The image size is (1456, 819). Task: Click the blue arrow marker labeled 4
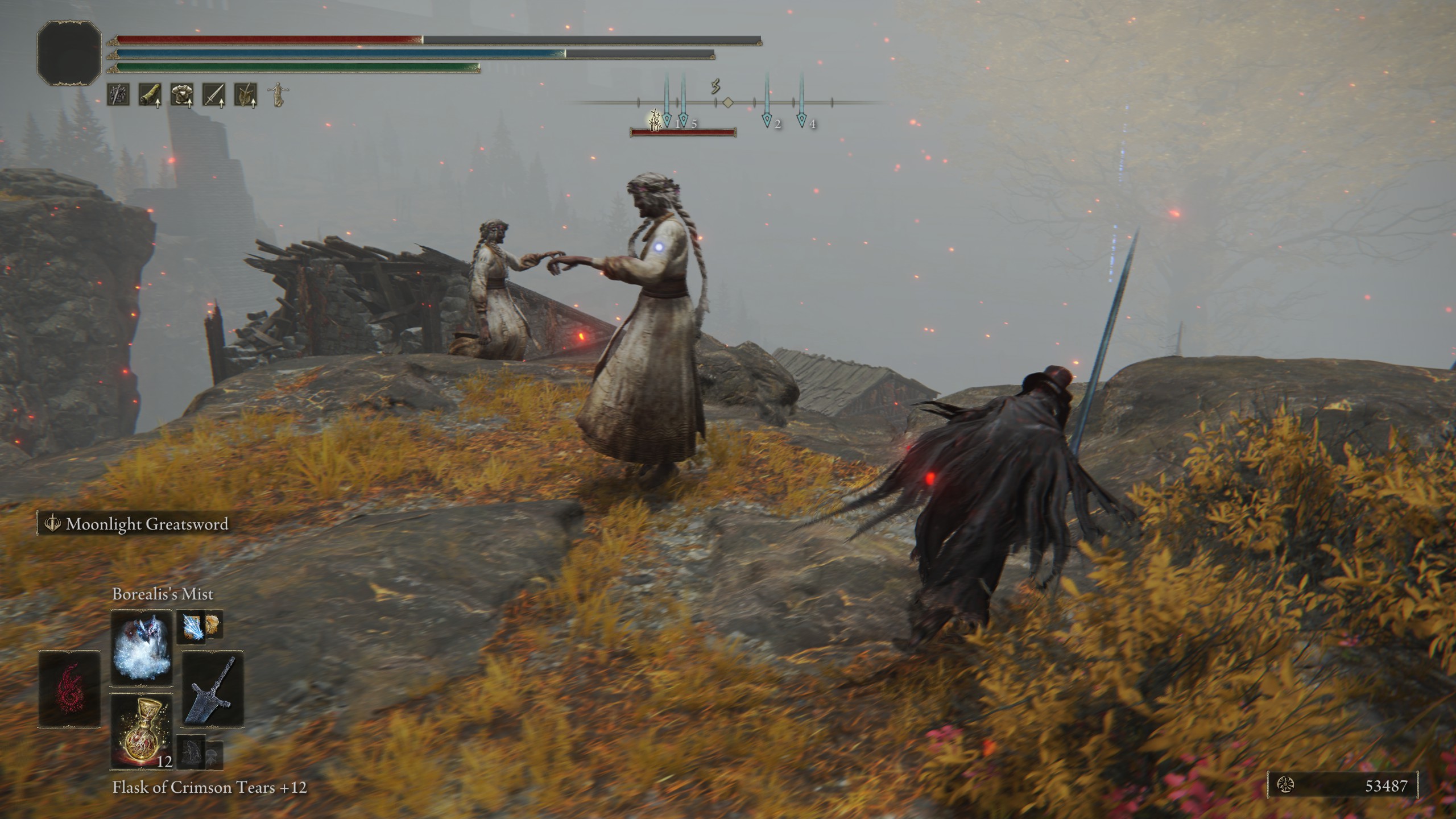coord(801,121)
